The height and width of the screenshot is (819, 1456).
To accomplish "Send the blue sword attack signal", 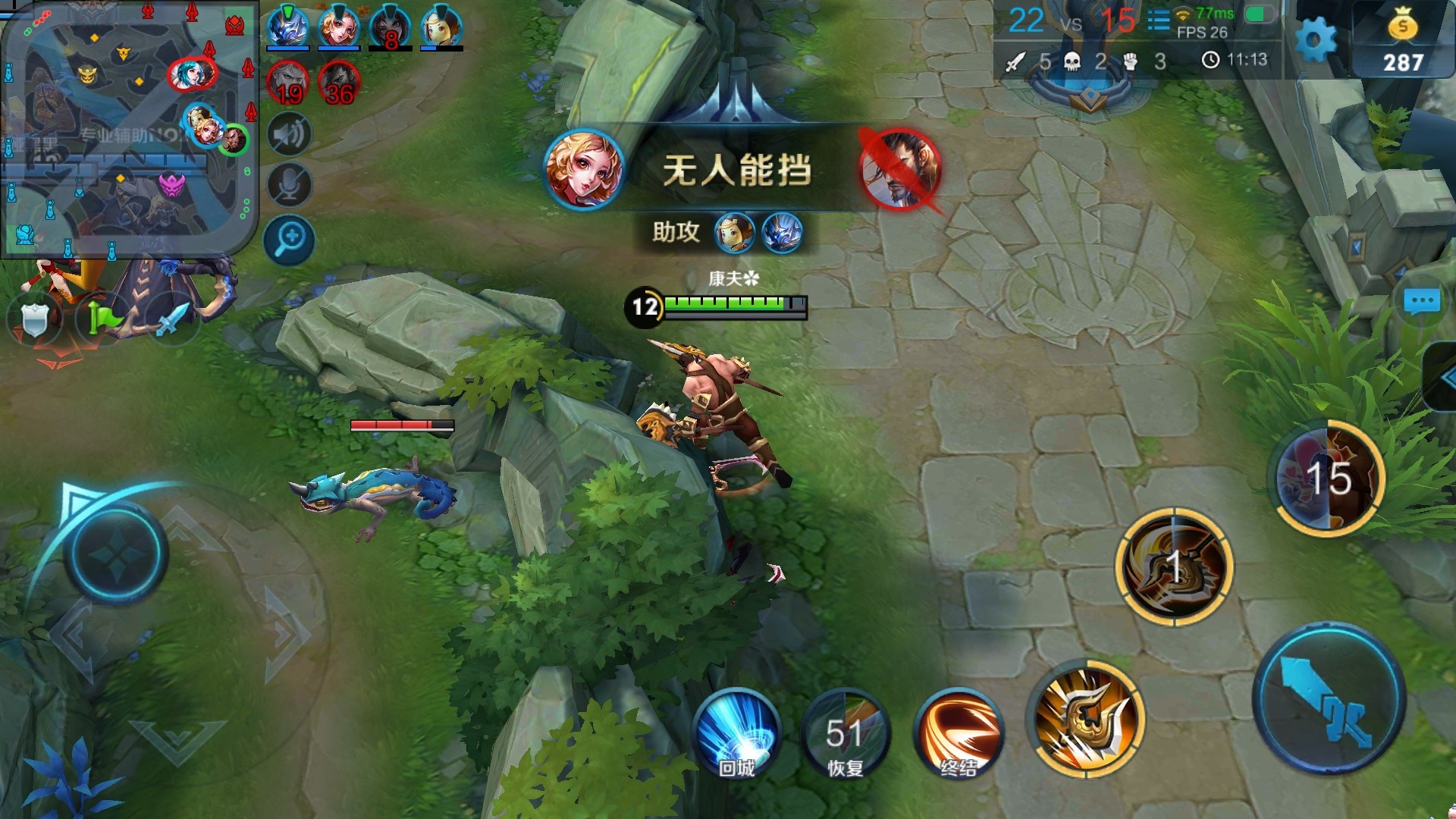I will [x=170, y=318].
